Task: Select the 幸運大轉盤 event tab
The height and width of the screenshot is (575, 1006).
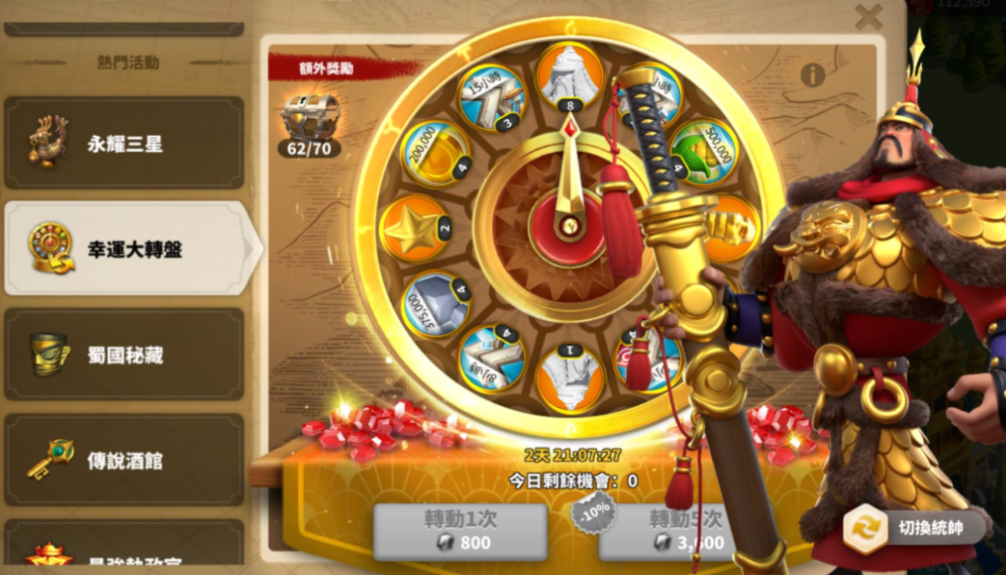Action: pyautogui.click(x=124, y=248)
